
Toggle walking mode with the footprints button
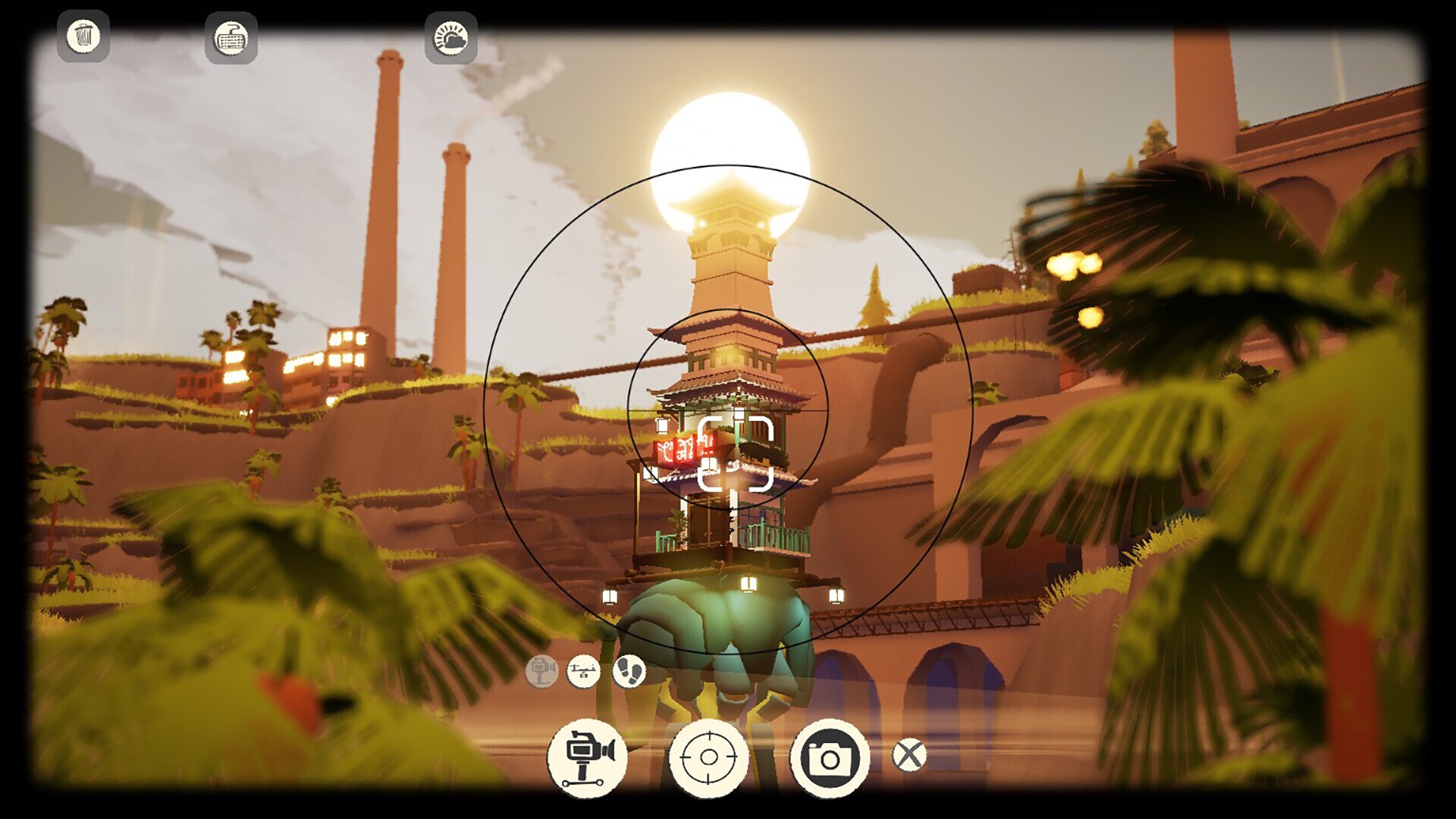tap(631, 673)
